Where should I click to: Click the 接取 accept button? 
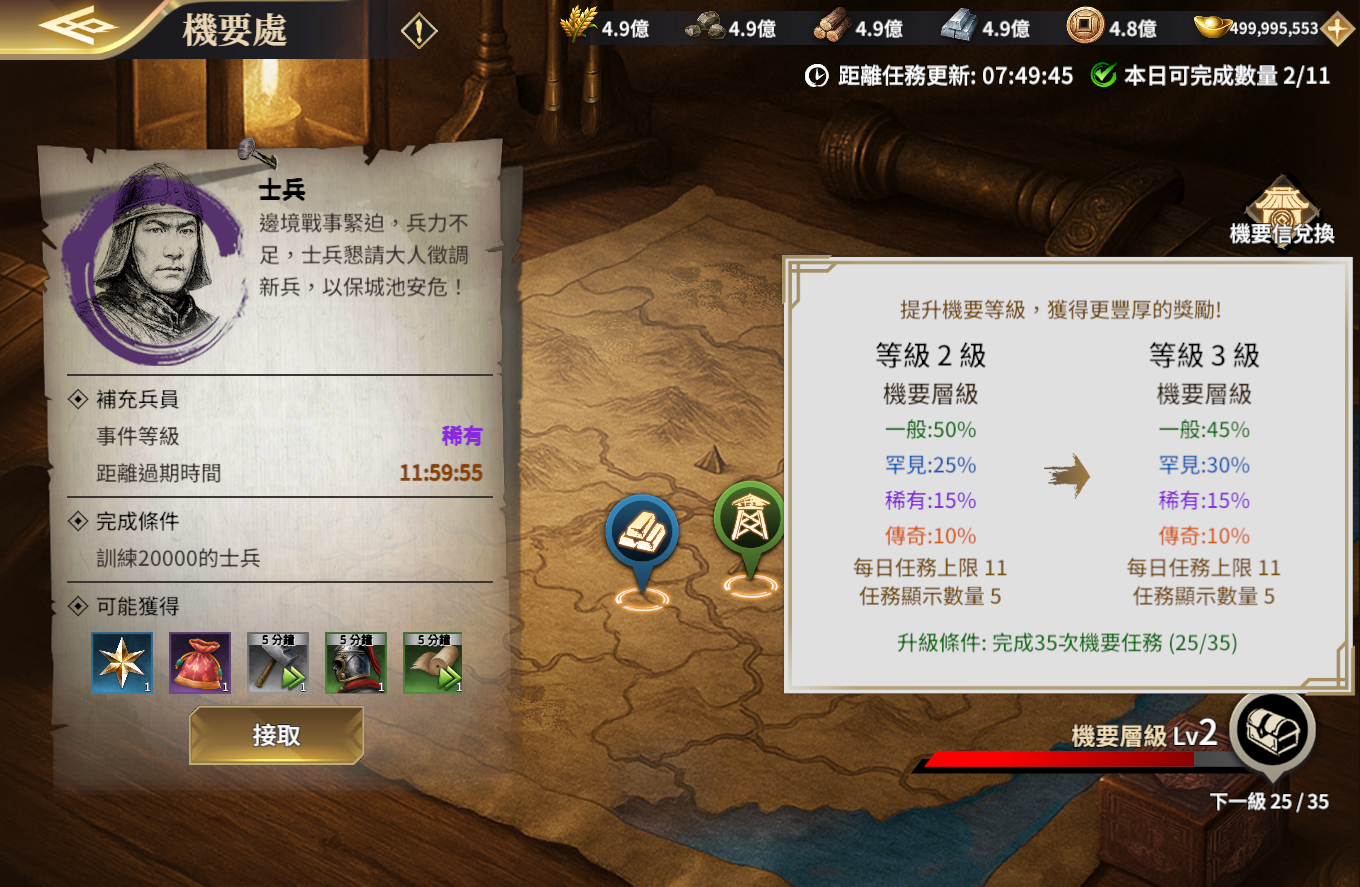[x=276, y=735]
